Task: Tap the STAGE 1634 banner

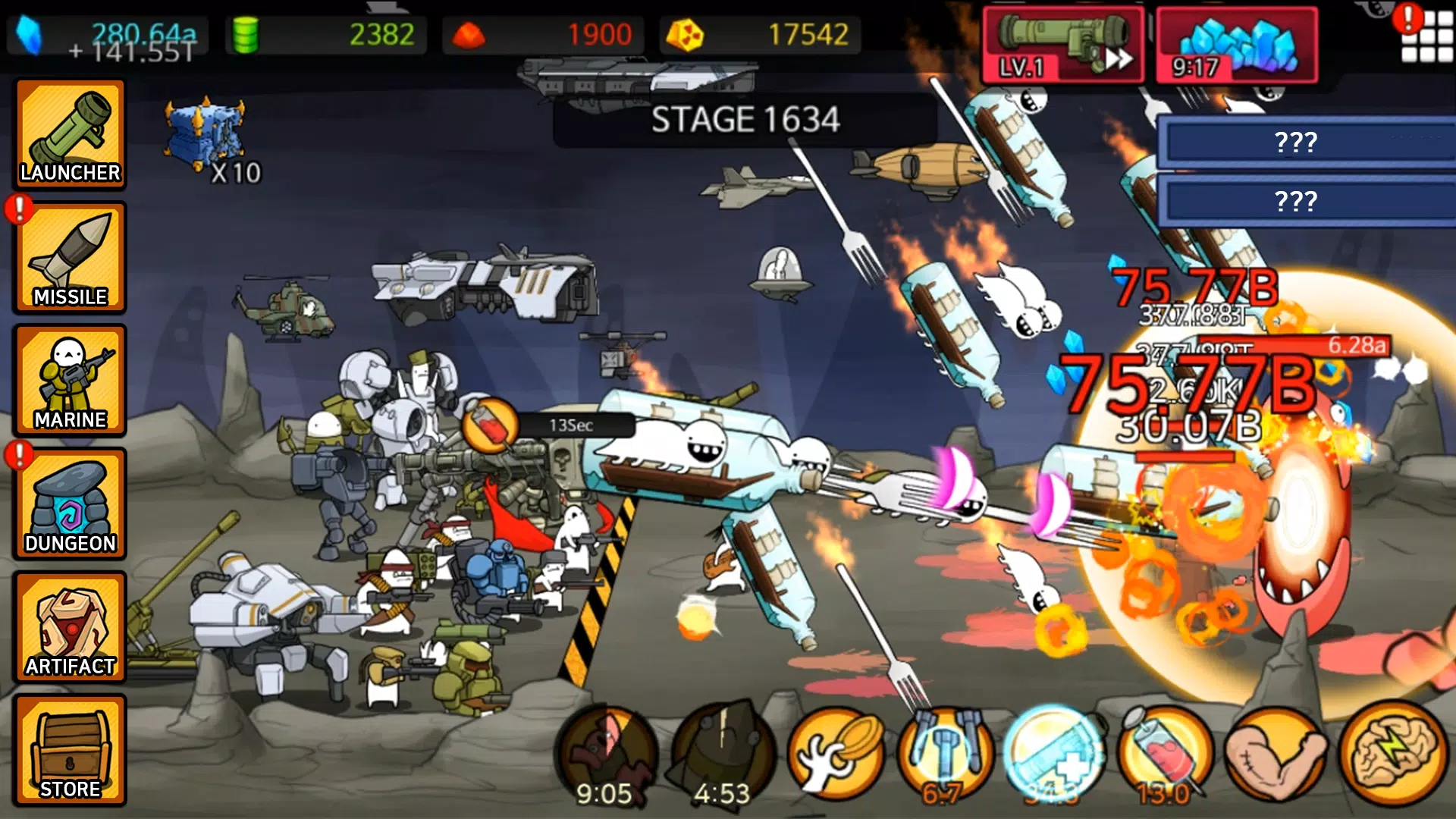Action: 747,118
